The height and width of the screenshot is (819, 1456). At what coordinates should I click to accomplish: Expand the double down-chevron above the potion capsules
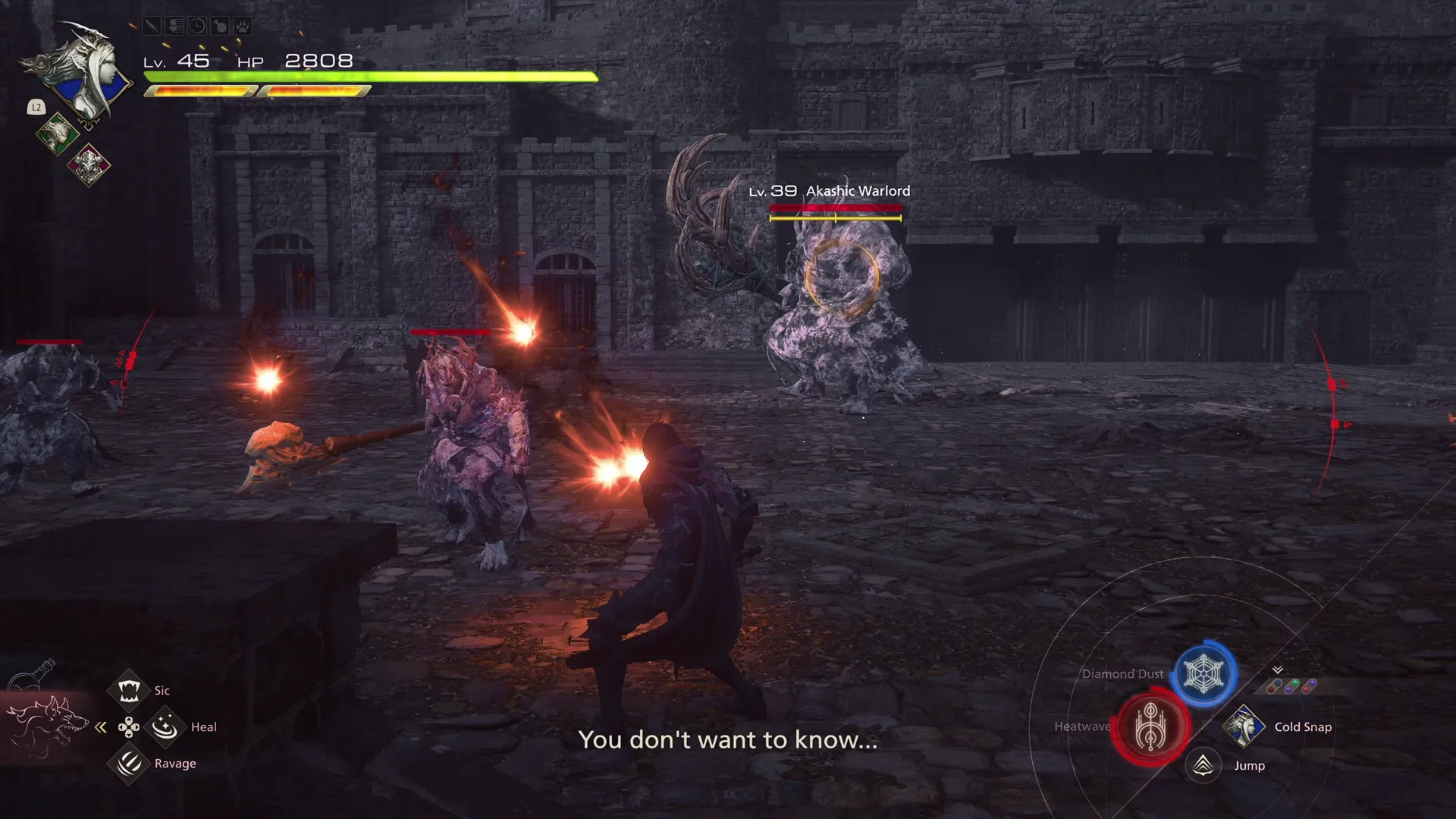(x=1277, y=670)
